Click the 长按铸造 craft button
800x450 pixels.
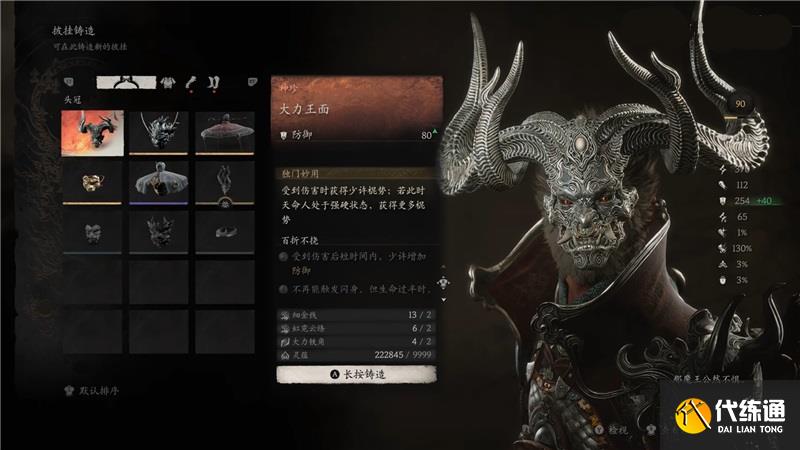(x=354, y=374)
